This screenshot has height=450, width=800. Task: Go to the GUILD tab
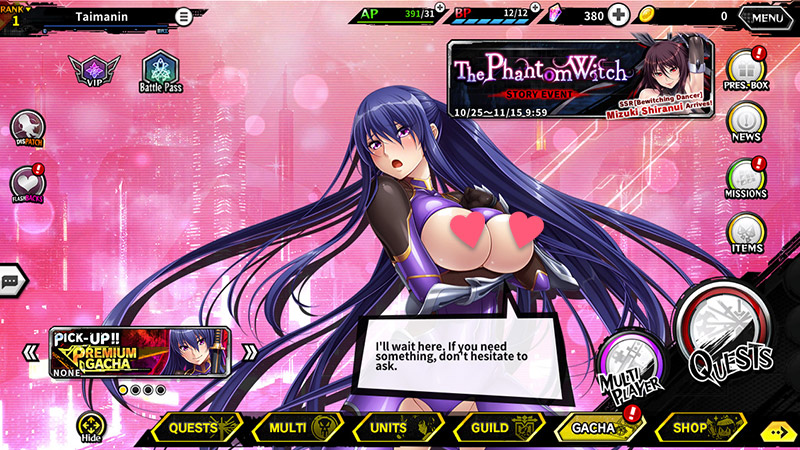(x=495, y=428)
